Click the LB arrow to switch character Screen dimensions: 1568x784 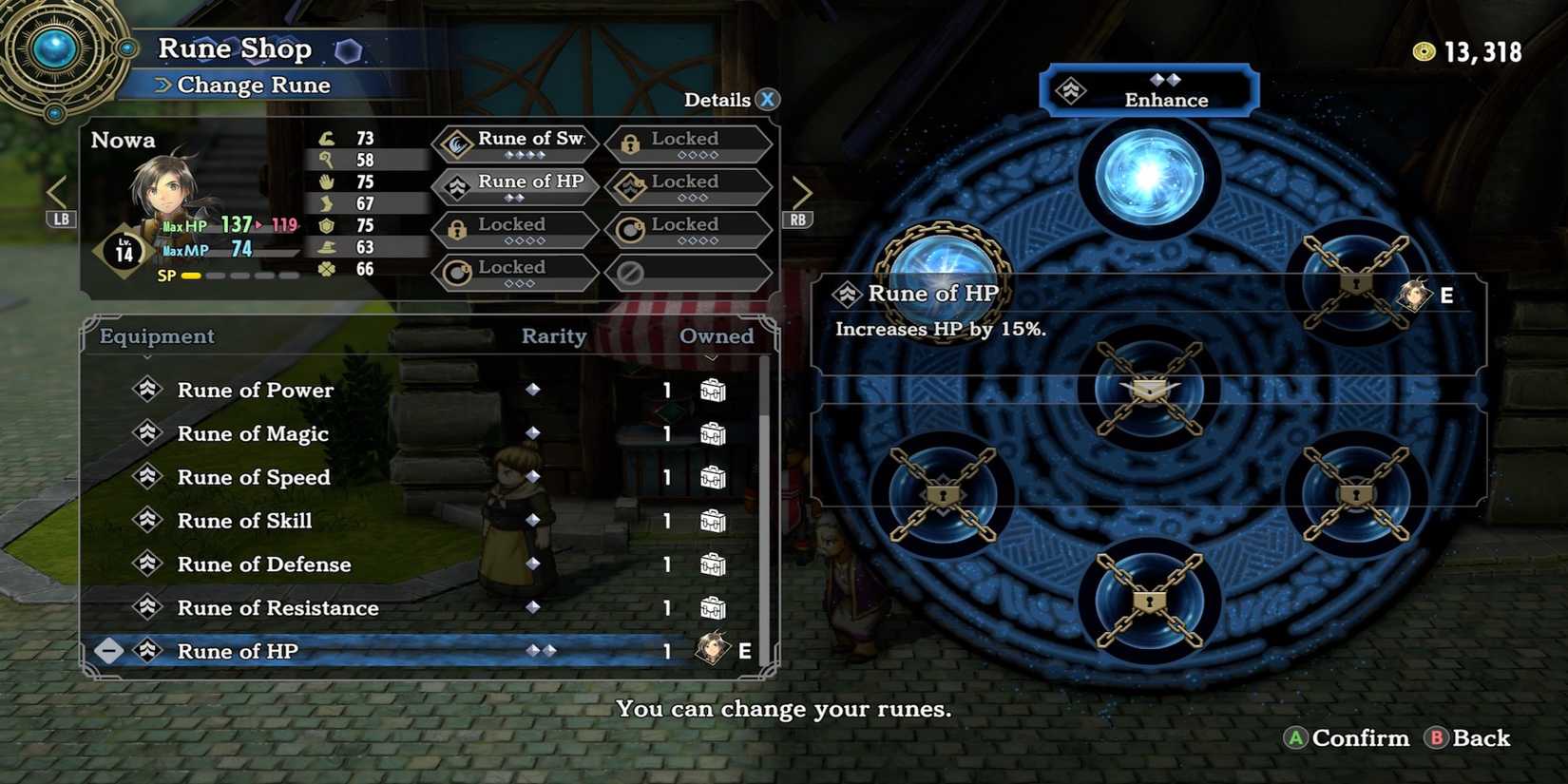tap(57, 190)
